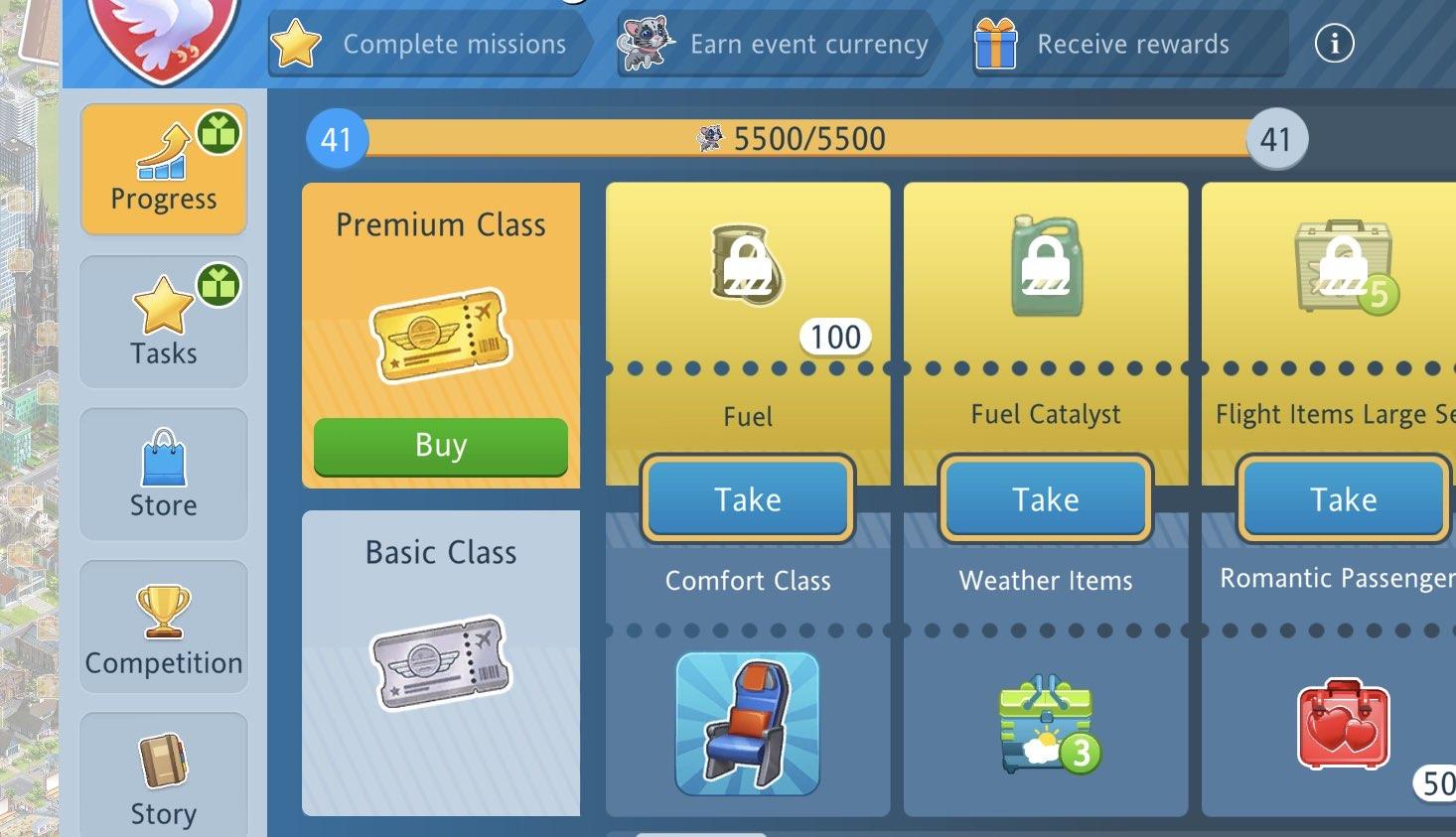Screen dimensions: 1456x837
Task: Select the locked Flight Items Large Set
Action: 1343,266
